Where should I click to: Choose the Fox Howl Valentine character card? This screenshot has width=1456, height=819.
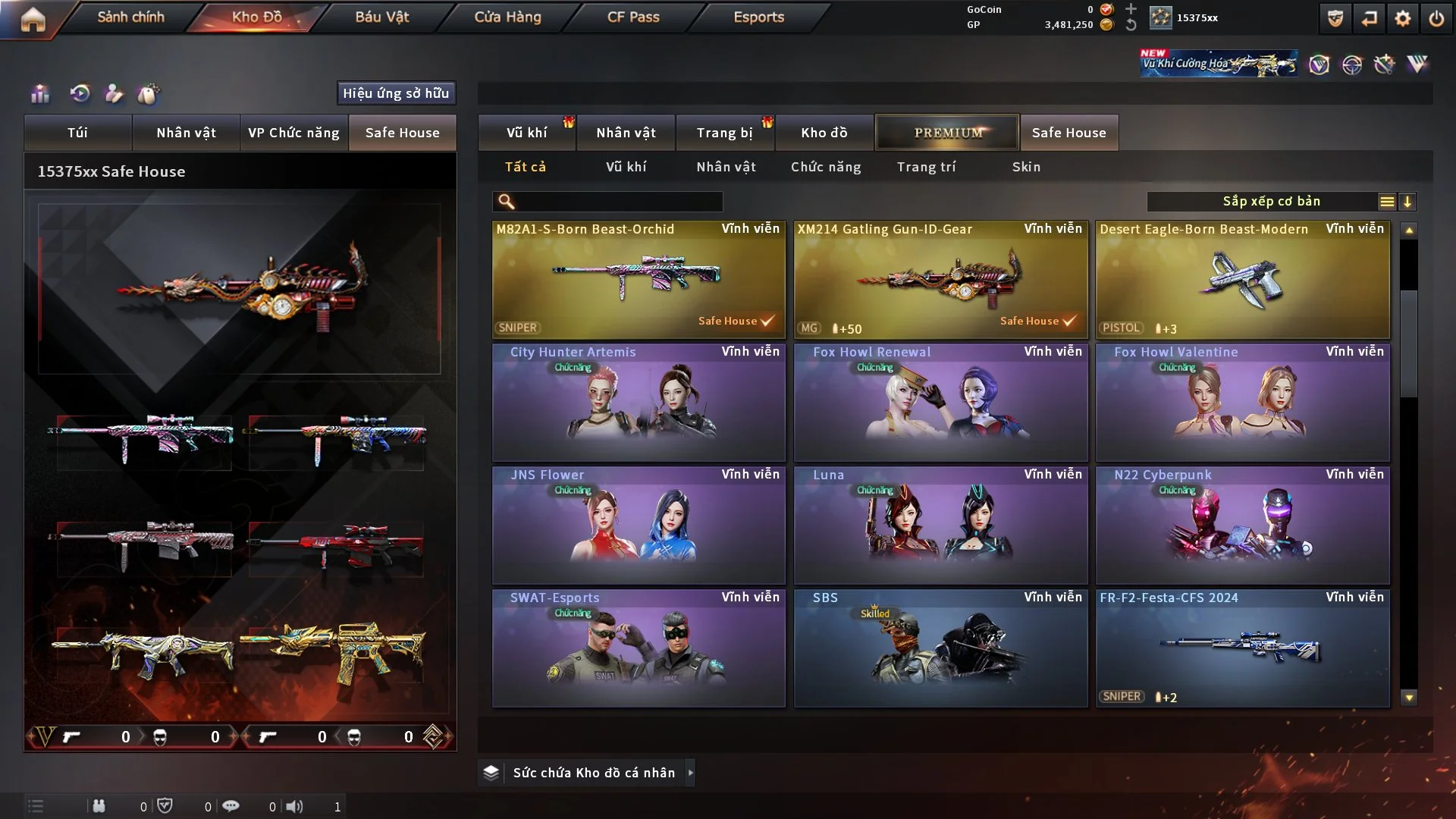[1242, 402]
